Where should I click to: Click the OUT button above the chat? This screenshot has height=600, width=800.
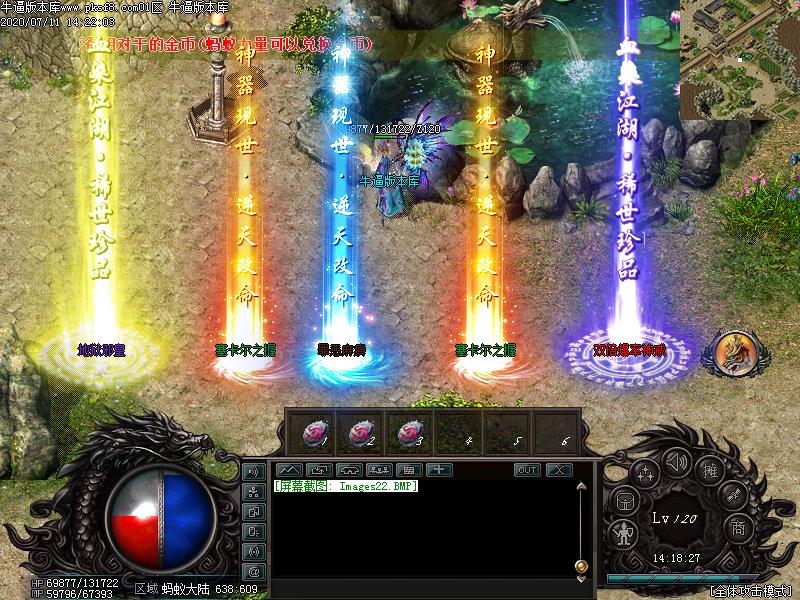[527, 470]
